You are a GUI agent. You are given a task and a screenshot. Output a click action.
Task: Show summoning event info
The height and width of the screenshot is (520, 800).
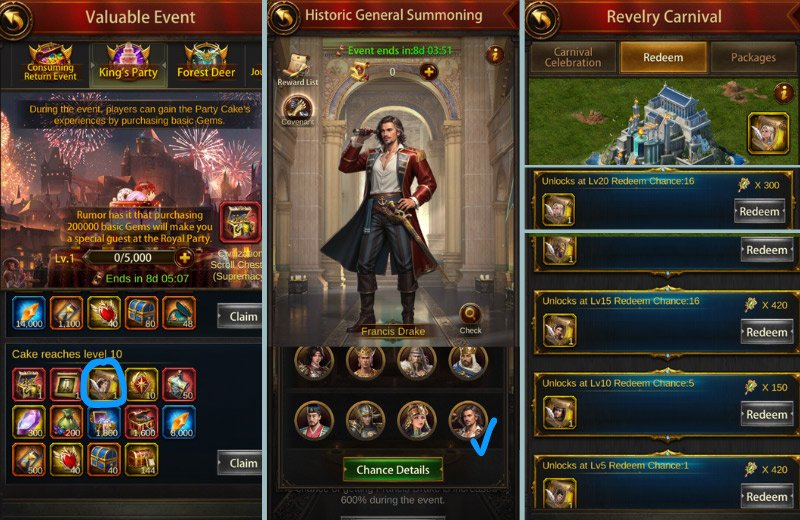(x=493, y=55)
